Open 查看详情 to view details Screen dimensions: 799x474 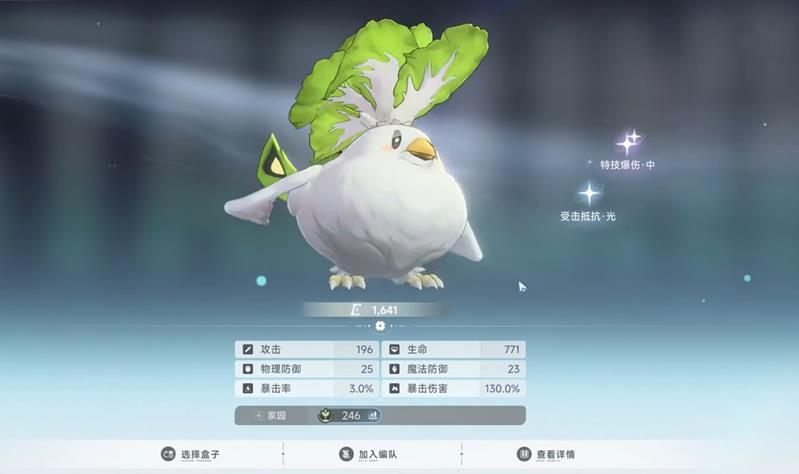[x=546, y=454]
